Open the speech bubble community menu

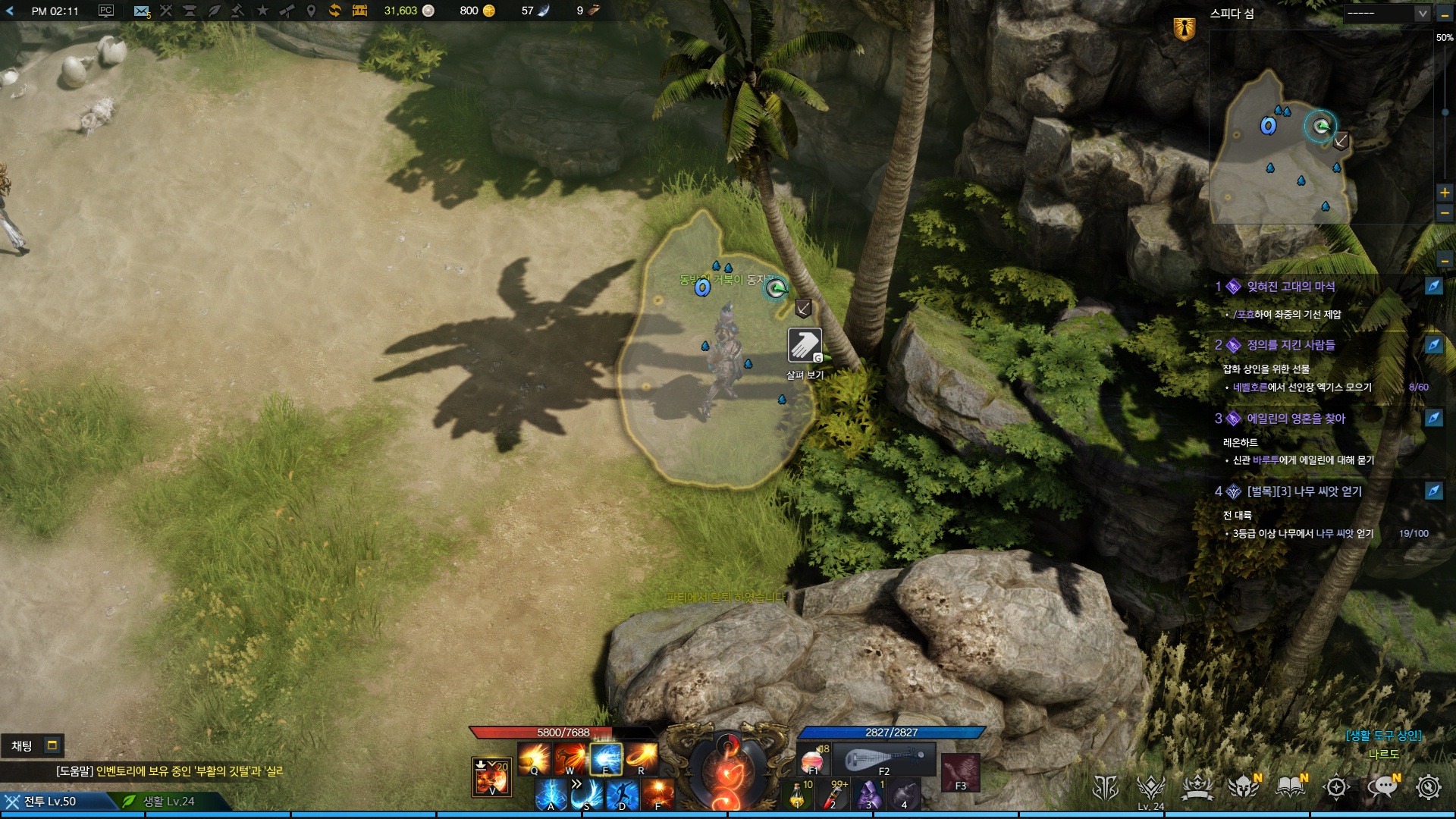click(1383, 787)
